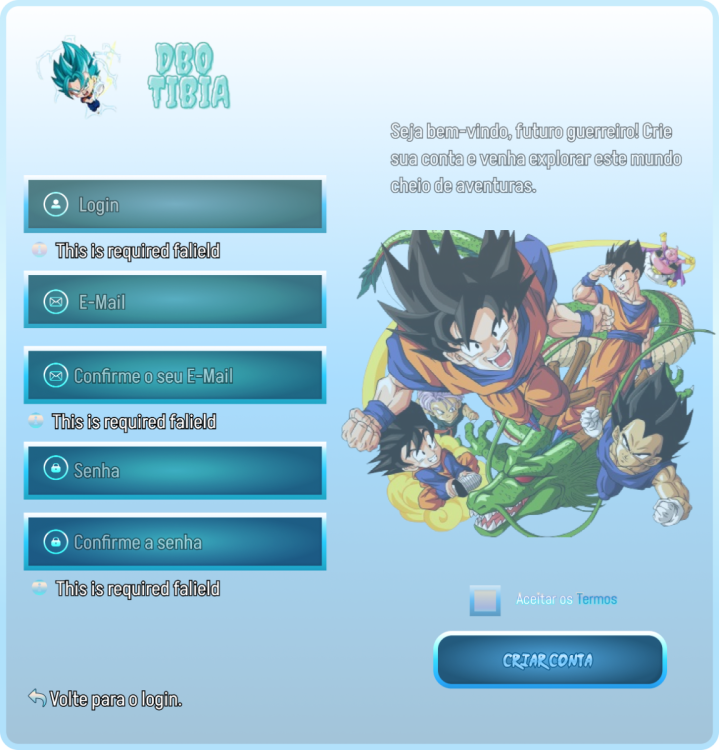The width and height of the screenshot is (719, 750).
Task: Click the Login input field
Action: coord(175,205)
